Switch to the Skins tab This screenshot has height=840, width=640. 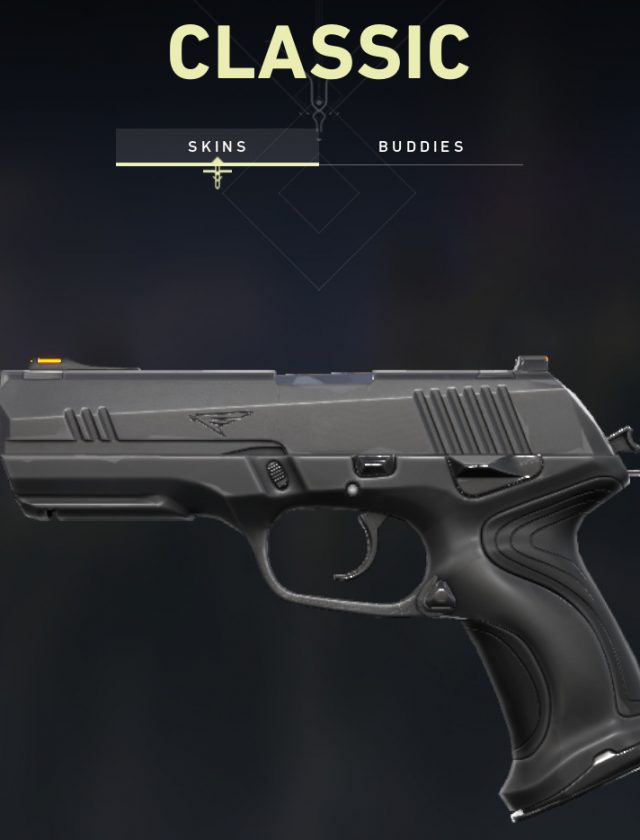click(x=217, y=146)
